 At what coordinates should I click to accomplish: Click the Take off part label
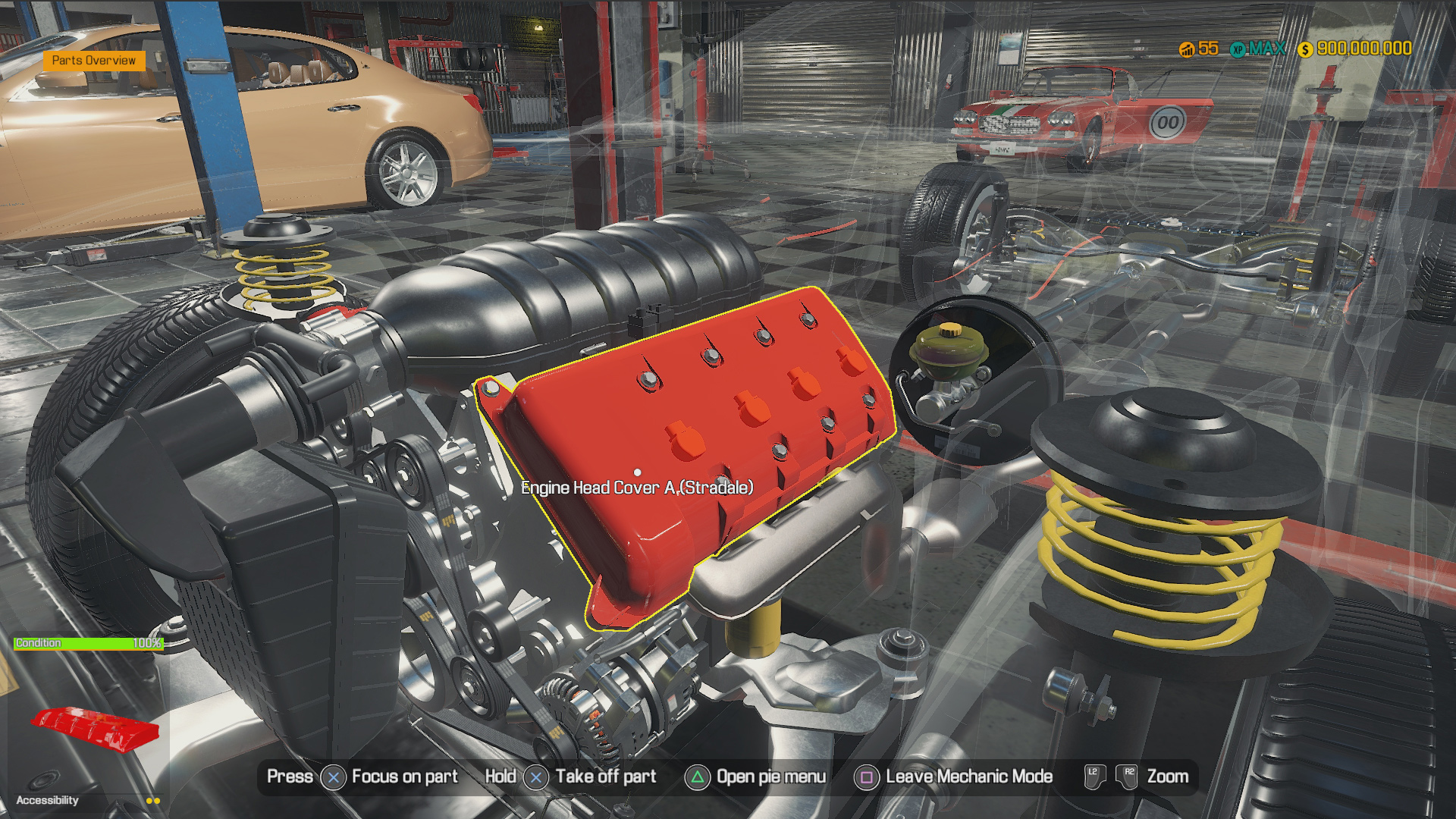point(606,777)
